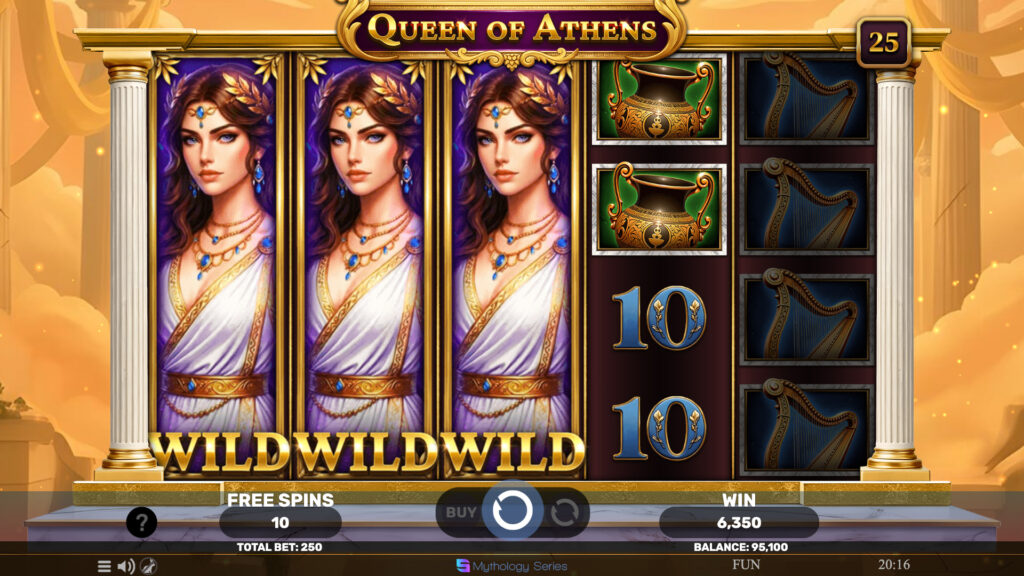
Task: Activate the autoplay arrows button
Action: pyautogui.click(x=564, y=512)
